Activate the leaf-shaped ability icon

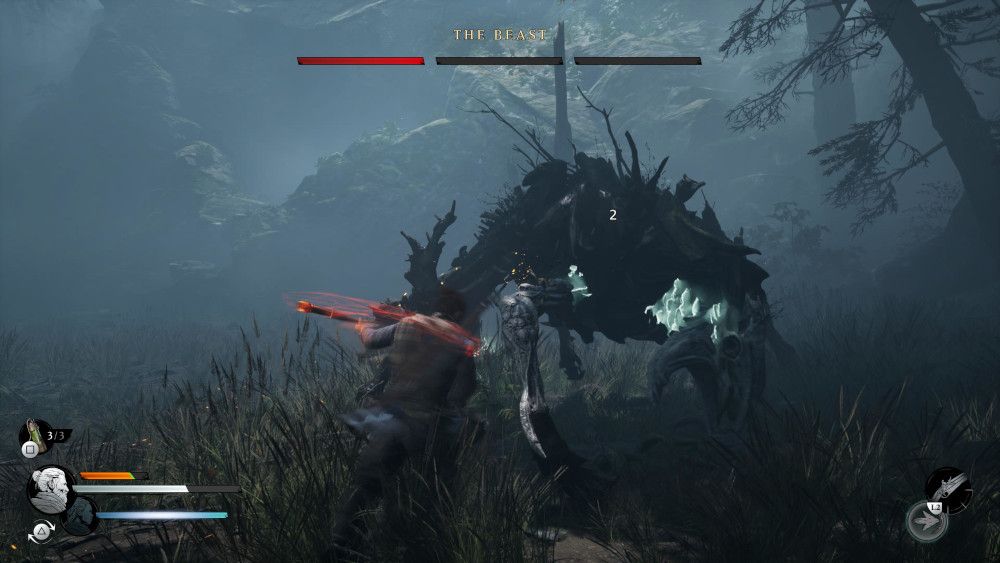926,521
